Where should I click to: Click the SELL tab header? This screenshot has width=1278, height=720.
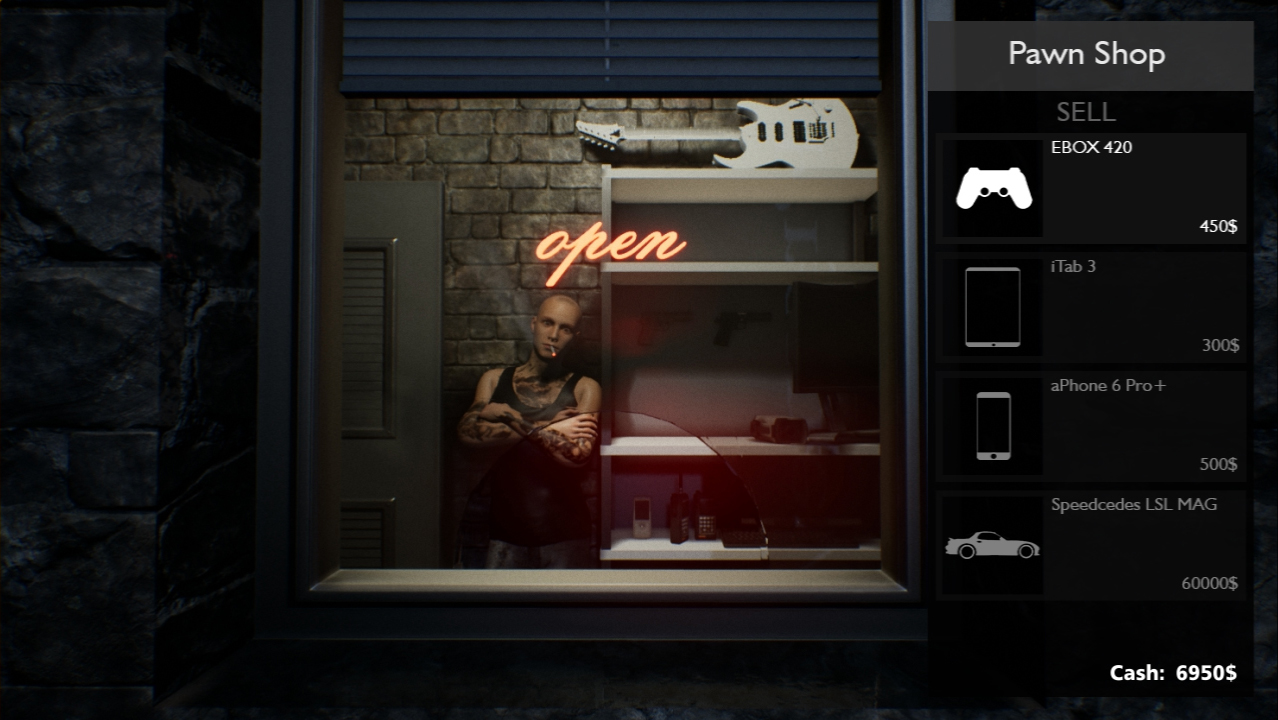(x=1086, y=112)
